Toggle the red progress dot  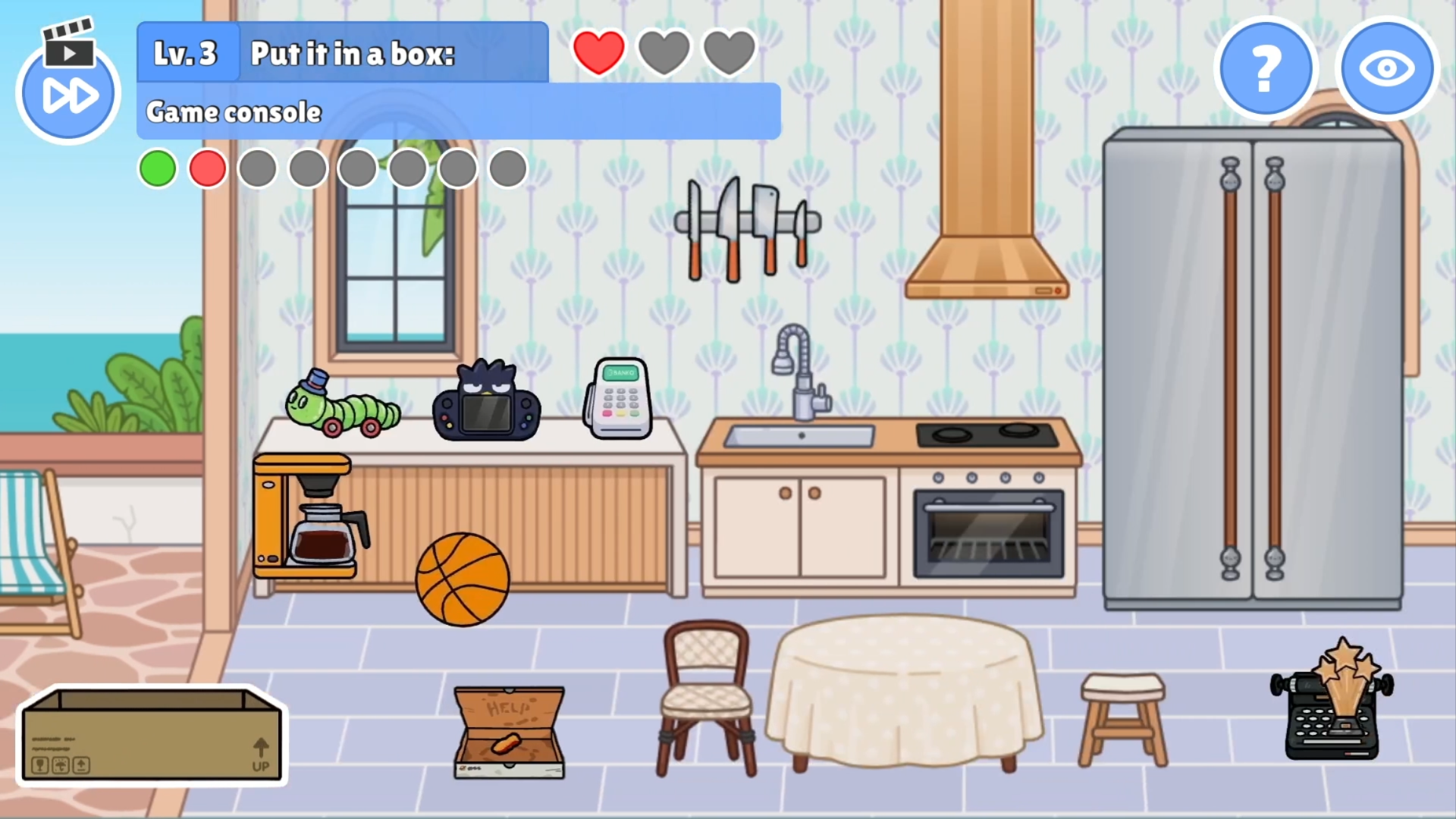[208, 168]
